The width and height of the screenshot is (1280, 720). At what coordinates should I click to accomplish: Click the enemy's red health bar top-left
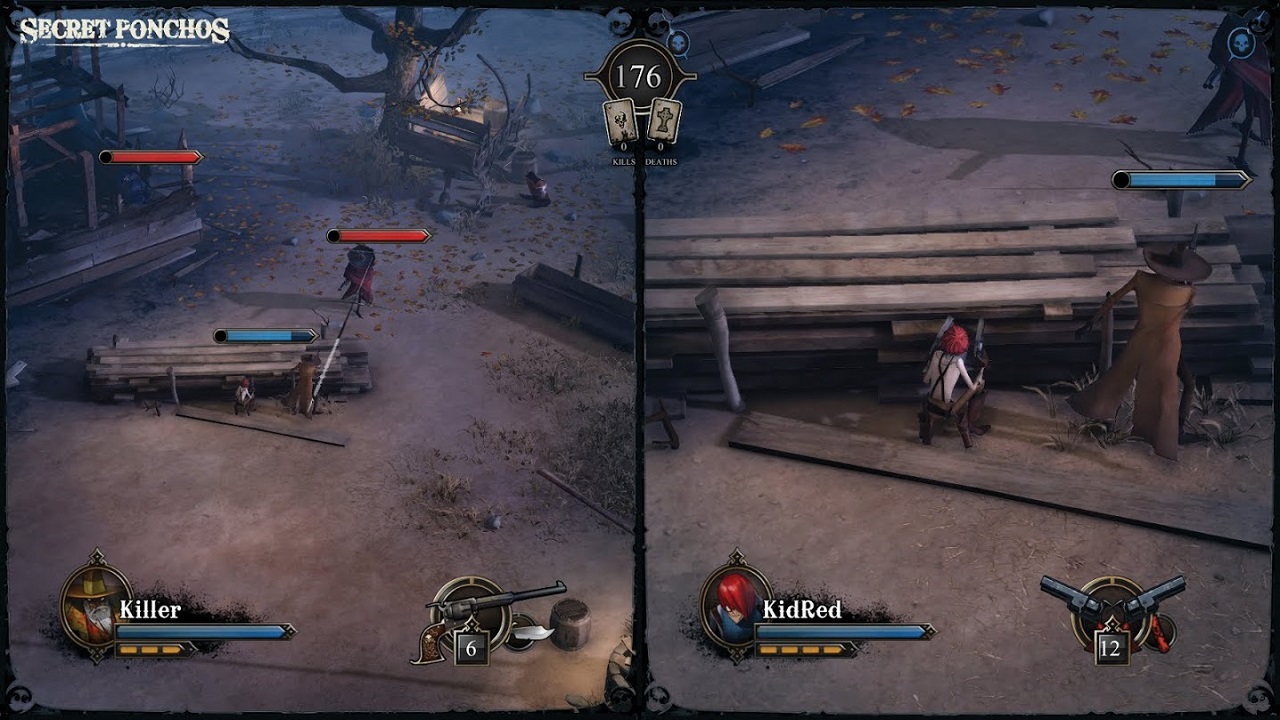point(152,156)
